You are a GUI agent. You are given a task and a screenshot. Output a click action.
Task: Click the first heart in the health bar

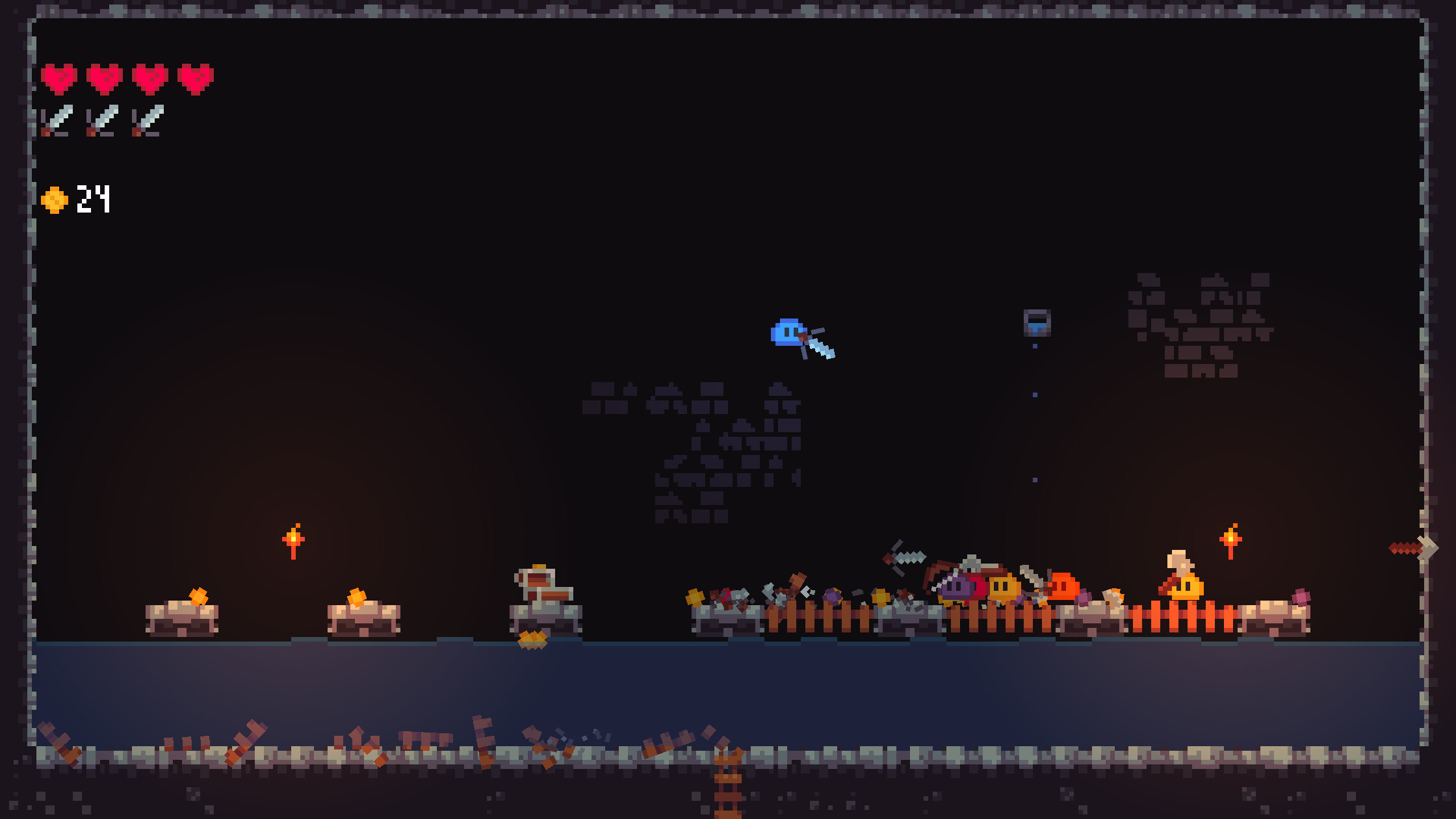[x=58, y=77]
